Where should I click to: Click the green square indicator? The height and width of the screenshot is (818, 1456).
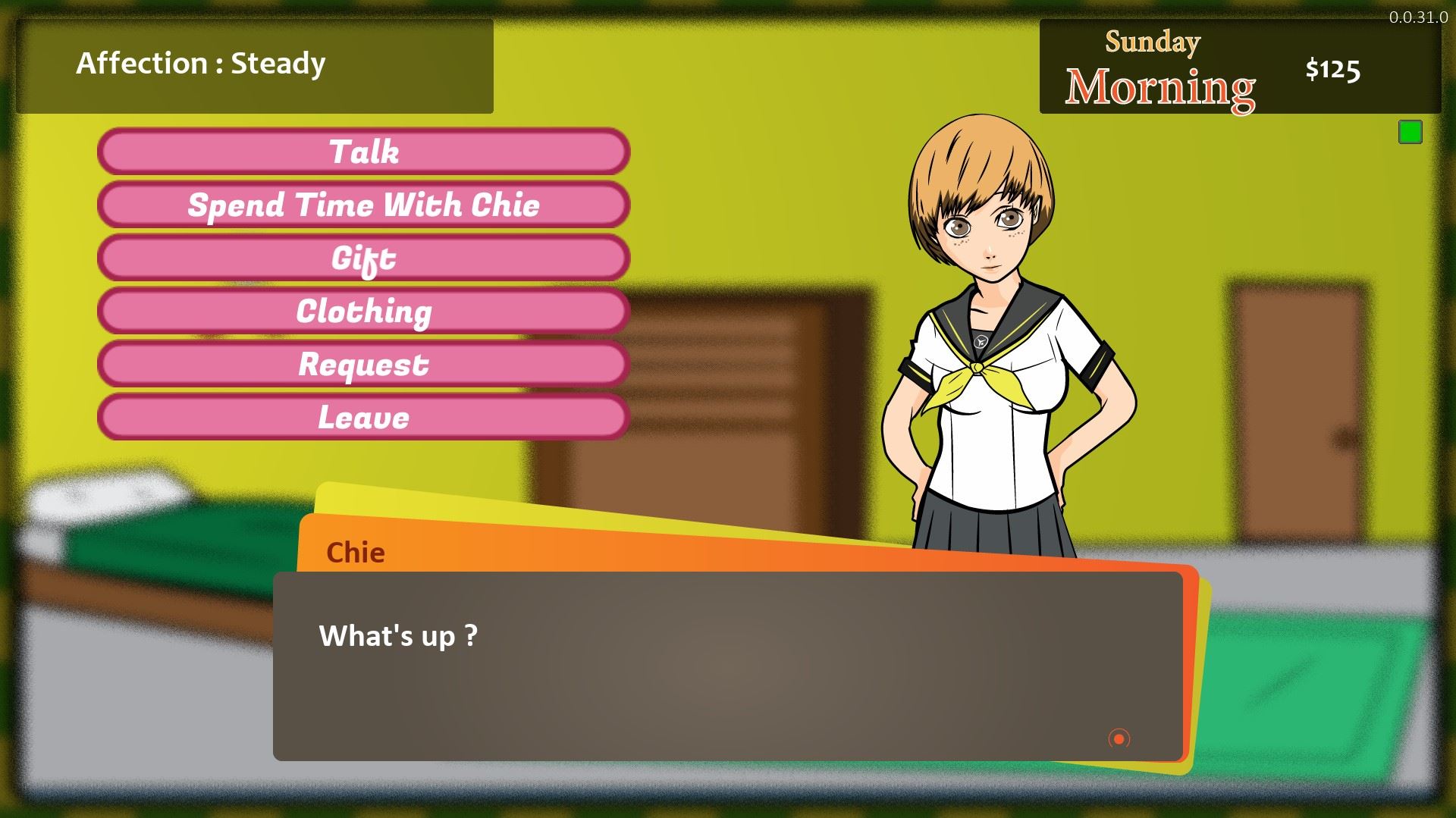(x=1410, y=133)
